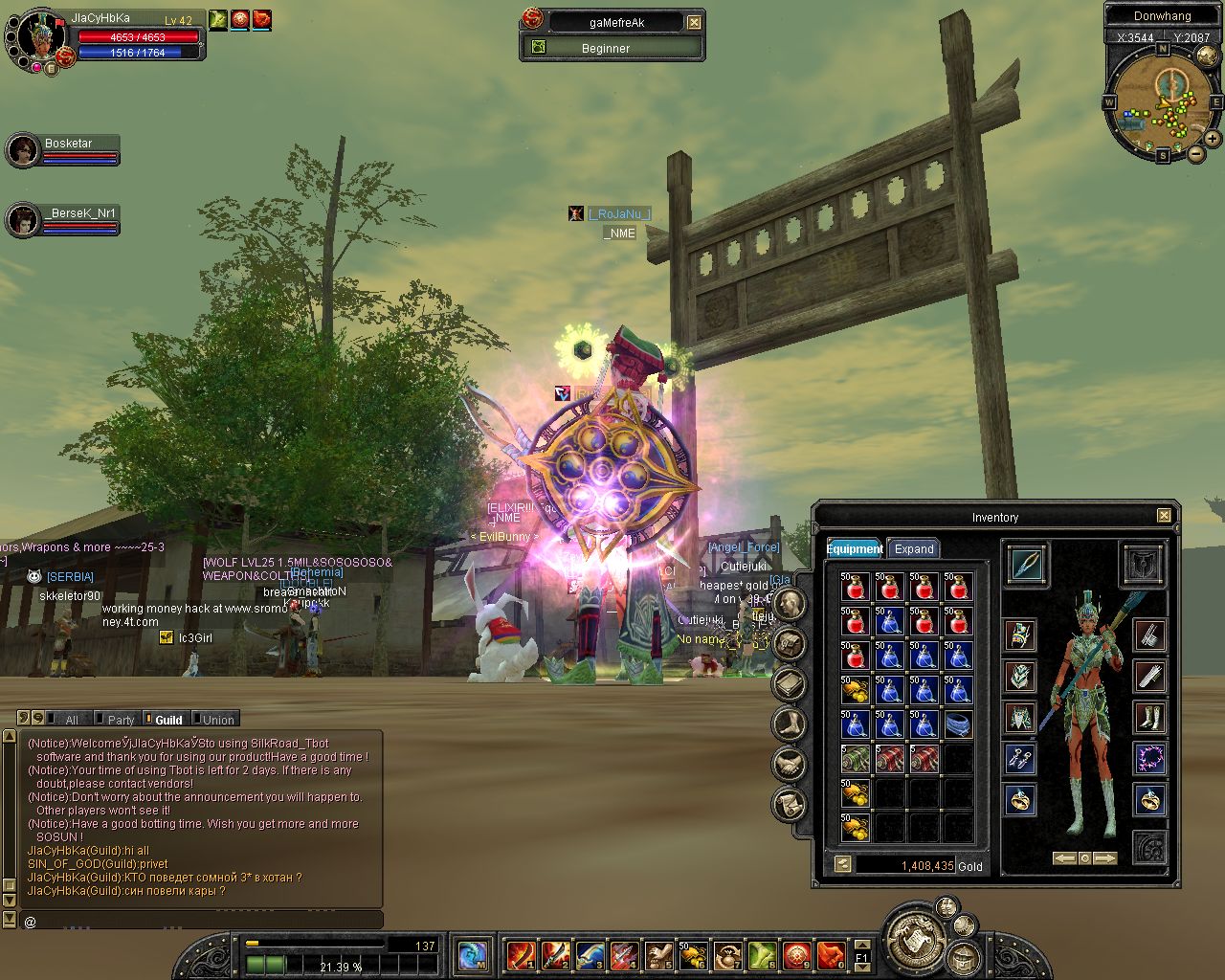Click the green scroll bundle item
Viewport: 1225px width, 980px height.
(x=855, y=760)
